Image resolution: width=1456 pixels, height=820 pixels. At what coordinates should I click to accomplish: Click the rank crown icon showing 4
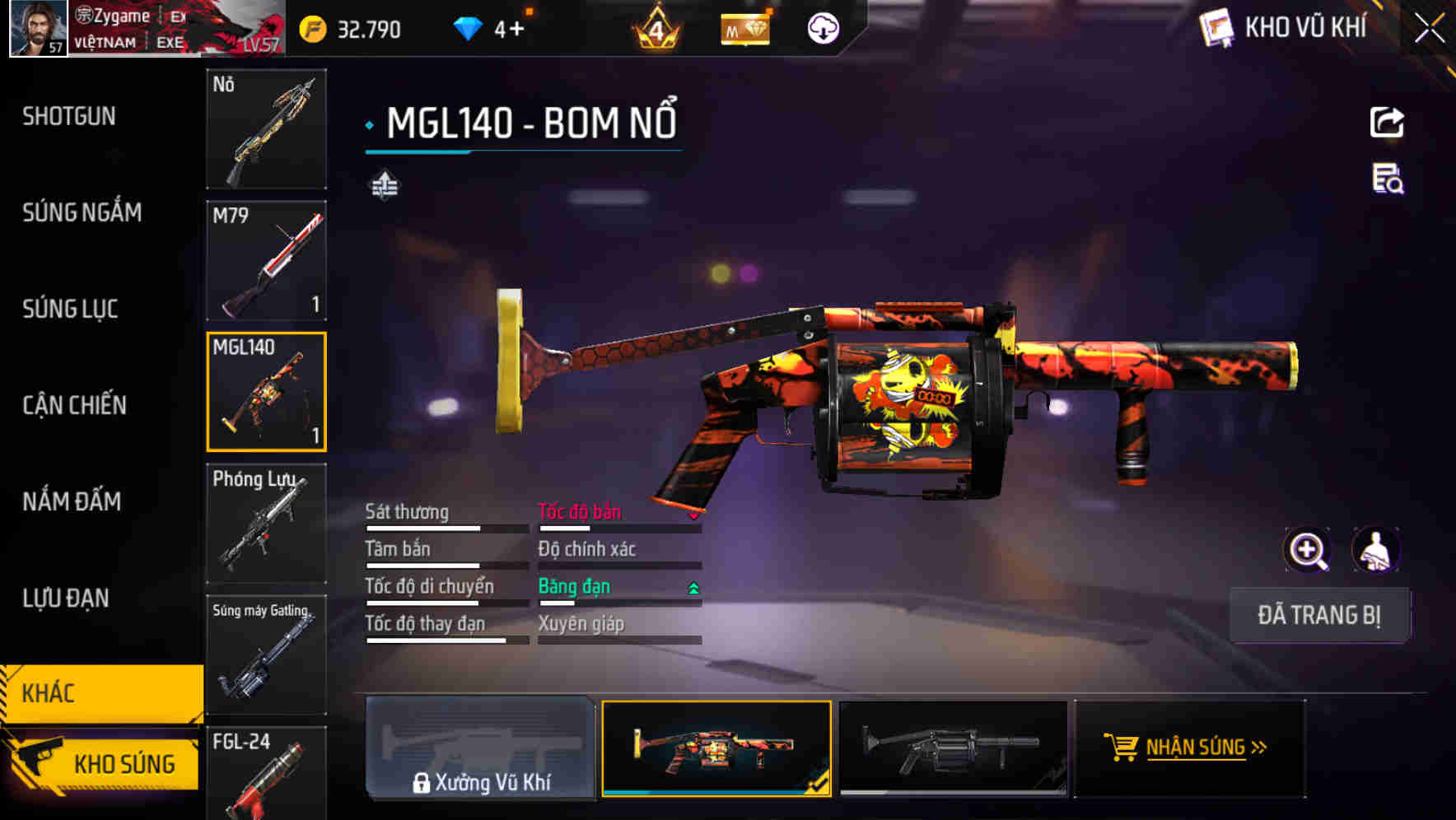pyautogui.click(x=655, y=27)
